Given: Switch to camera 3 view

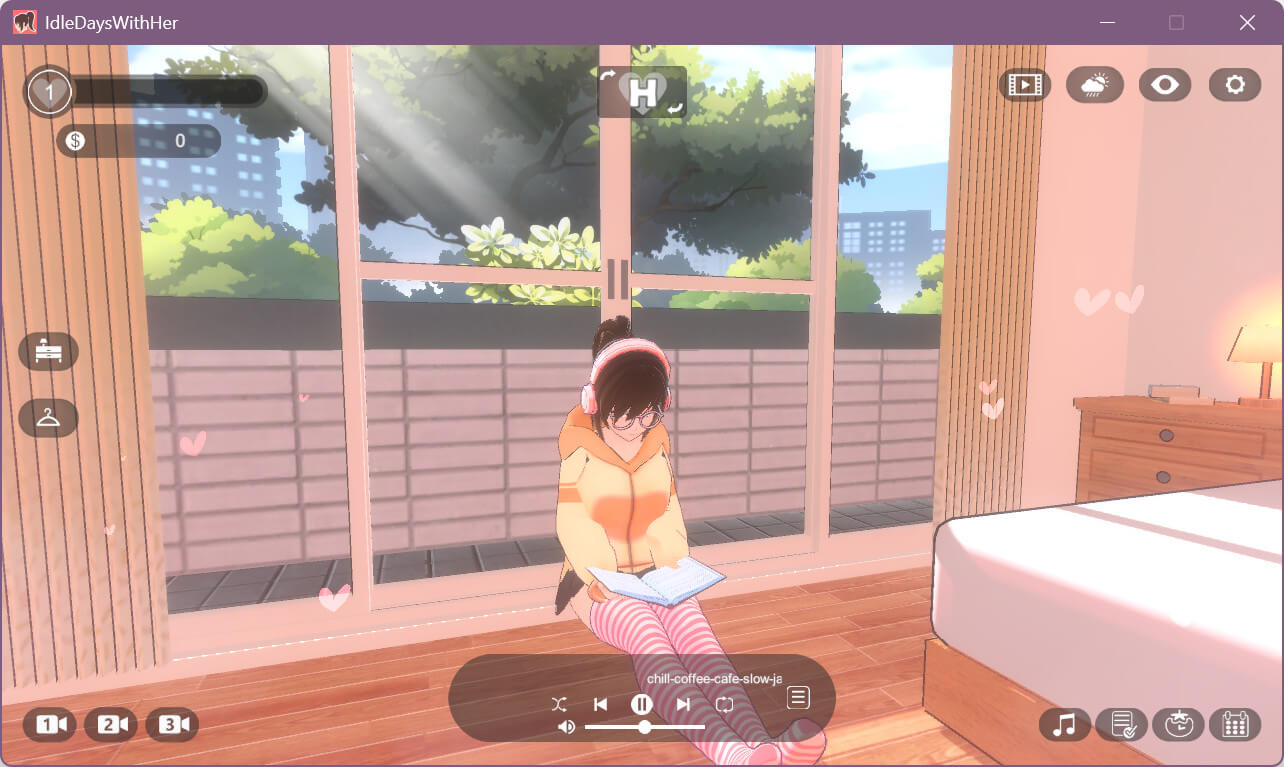Looking at the screenshot, I should point(172,725).
